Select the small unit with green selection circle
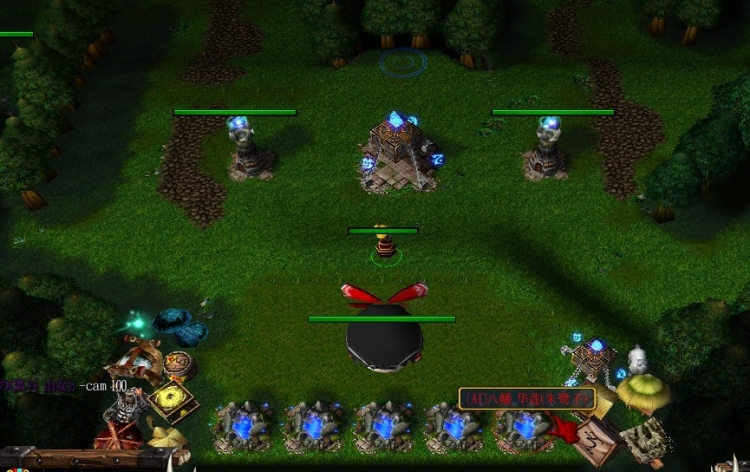Image resolution: width=750 pixels, height=472 pixels. tap(383, 245)
